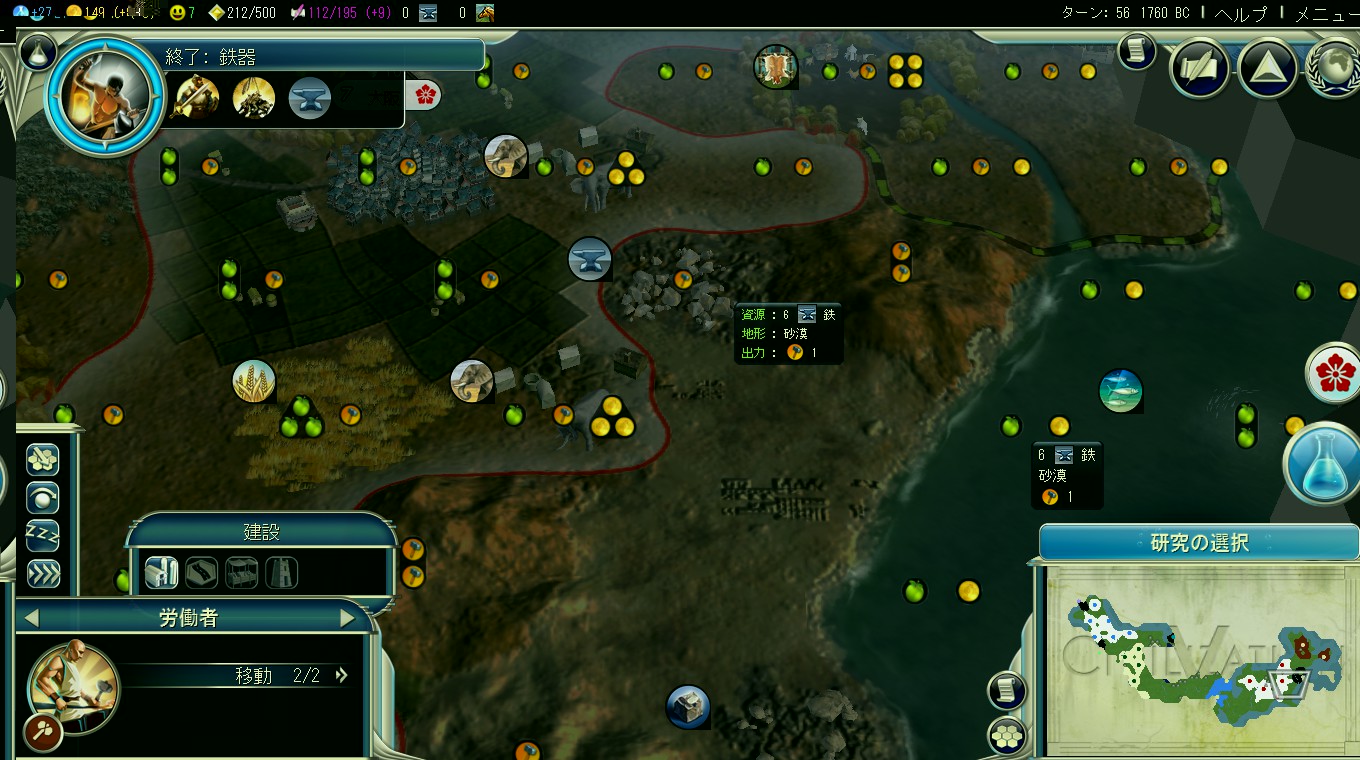Open the red flower emblem notification

(x=1333, y=374)
